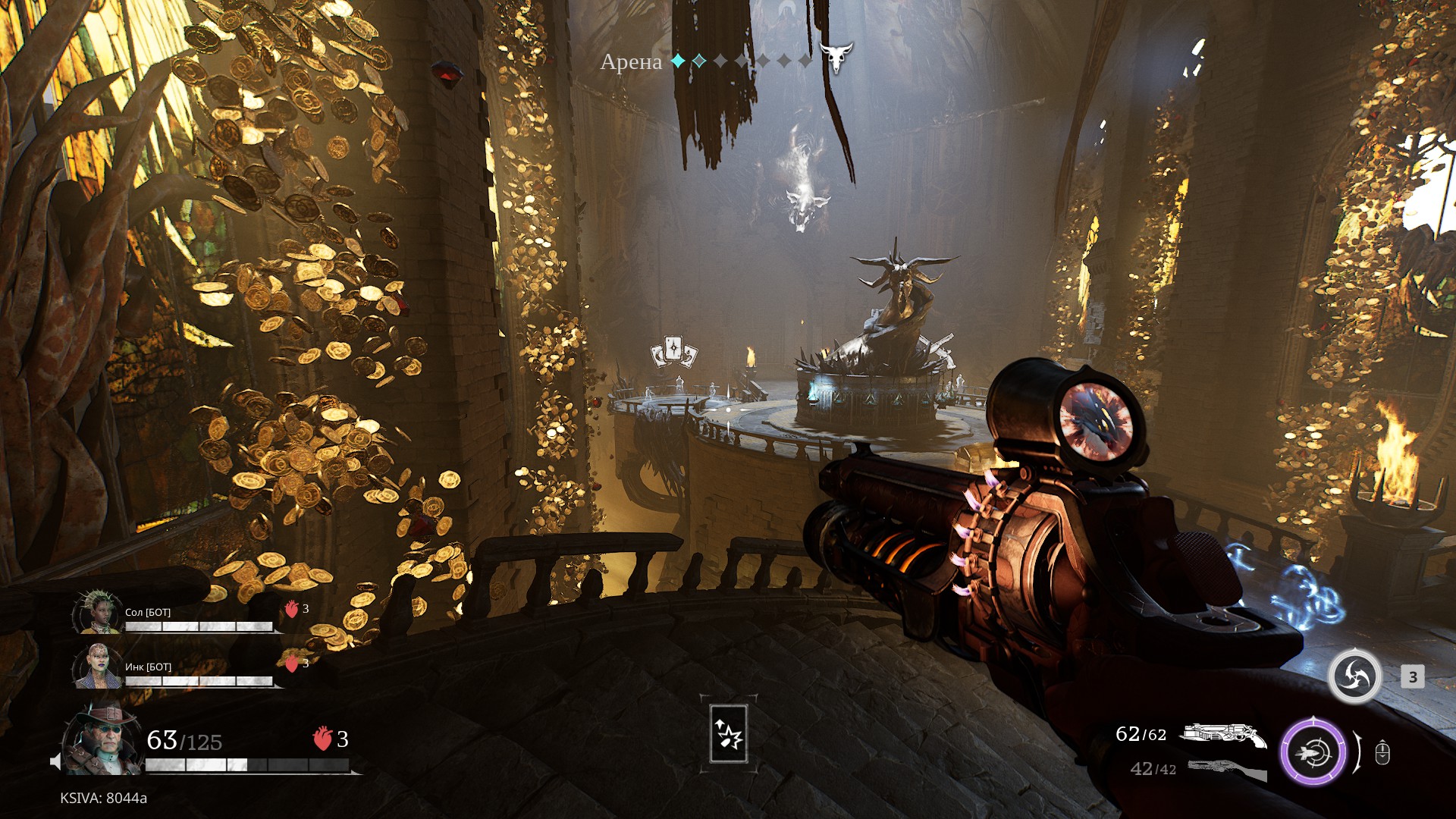
Task: Activate the purple target ability icon
Action: (x=1313, y=752)
